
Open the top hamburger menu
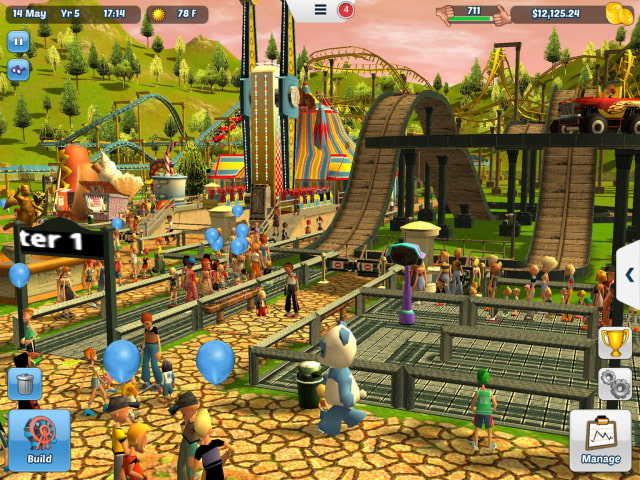321,9
